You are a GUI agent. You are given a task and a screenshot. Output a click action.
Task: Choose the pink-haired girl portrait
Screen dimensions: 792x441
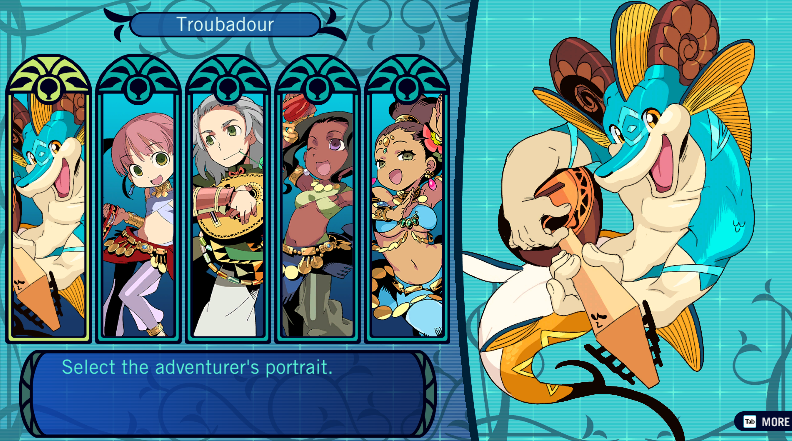point(139,215)
